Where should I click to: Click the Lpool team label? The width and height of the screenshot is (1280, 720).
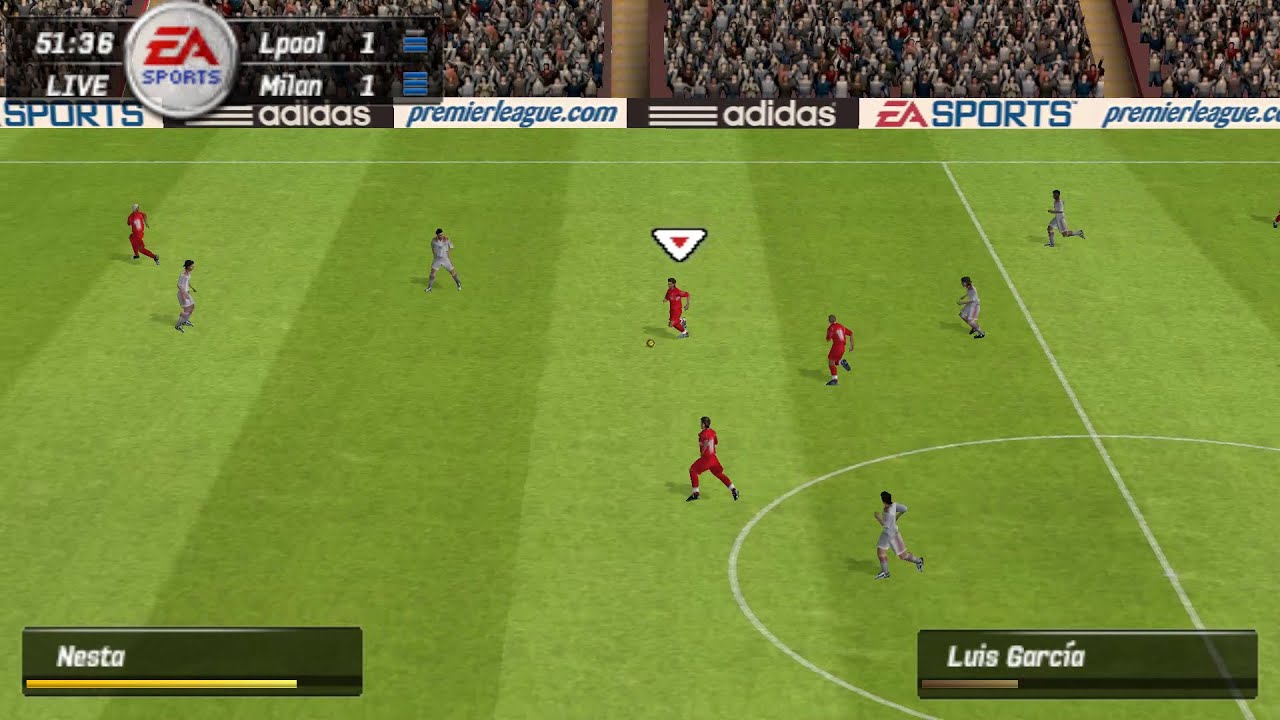[293, 42]
